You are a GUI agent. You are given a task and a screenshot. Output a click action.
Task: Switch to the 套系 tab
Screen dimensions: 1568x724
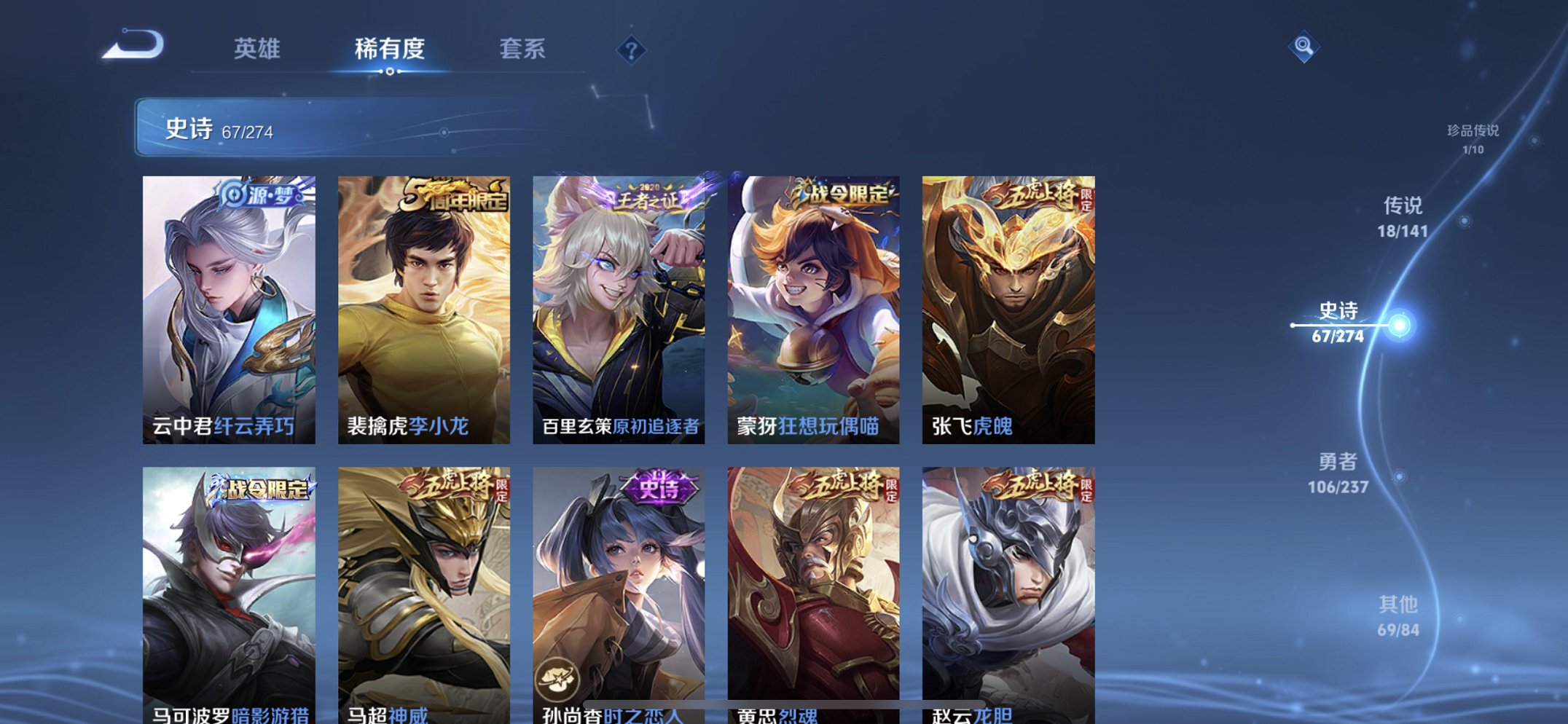pyautogui.click(x=523, y=50)
